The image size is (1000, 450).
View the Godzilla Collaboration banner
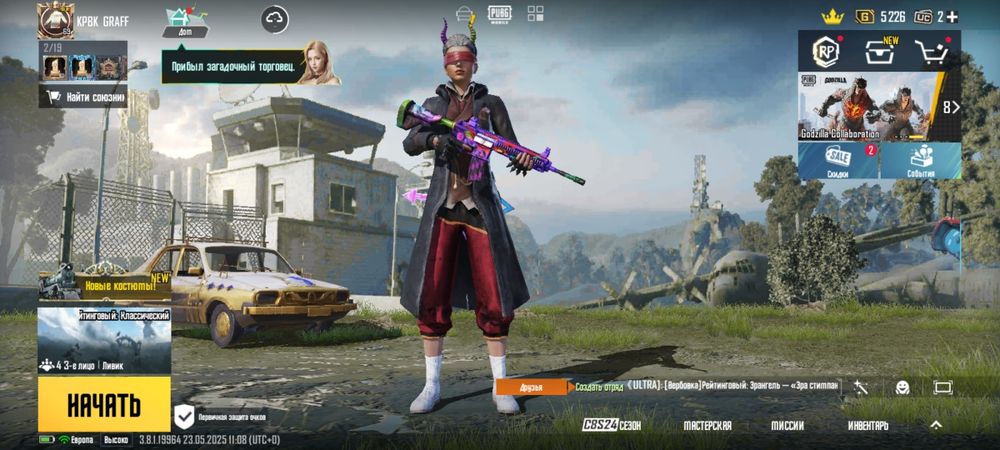click(x=870, y=106)
